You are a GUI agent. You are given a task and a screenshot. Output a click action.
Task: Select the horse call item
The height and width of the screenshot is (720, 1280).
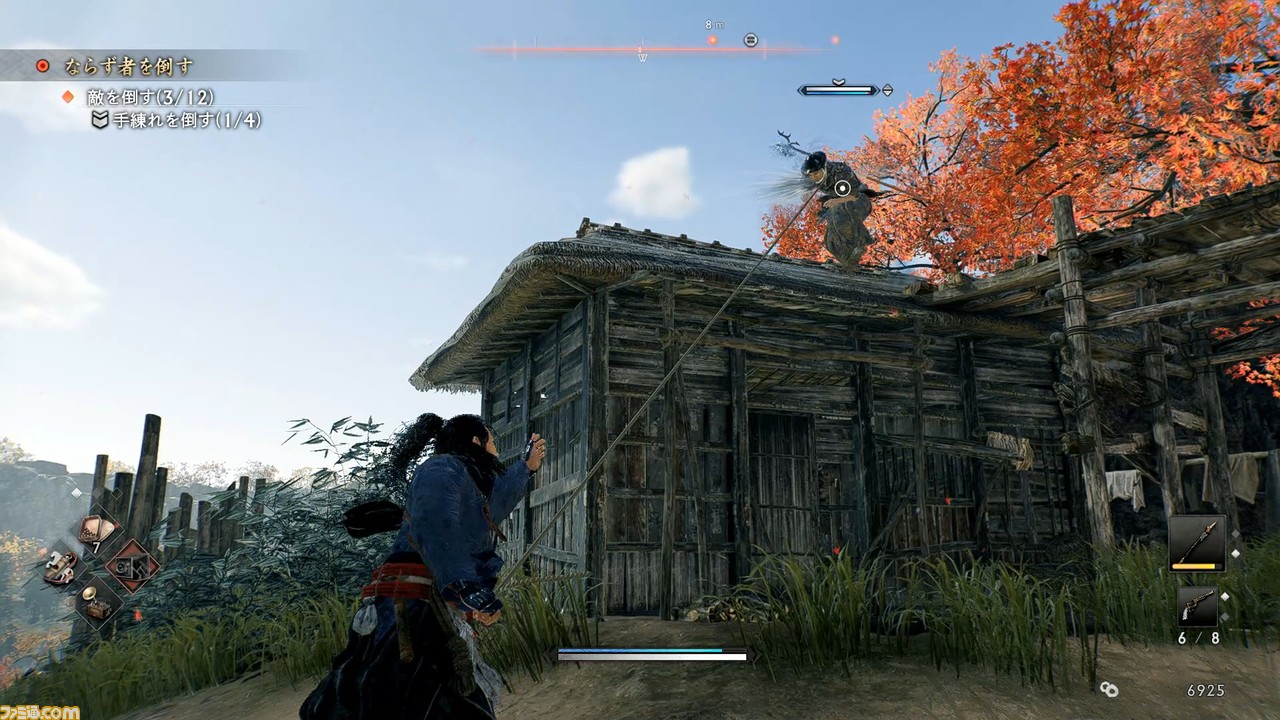(59, 567)
